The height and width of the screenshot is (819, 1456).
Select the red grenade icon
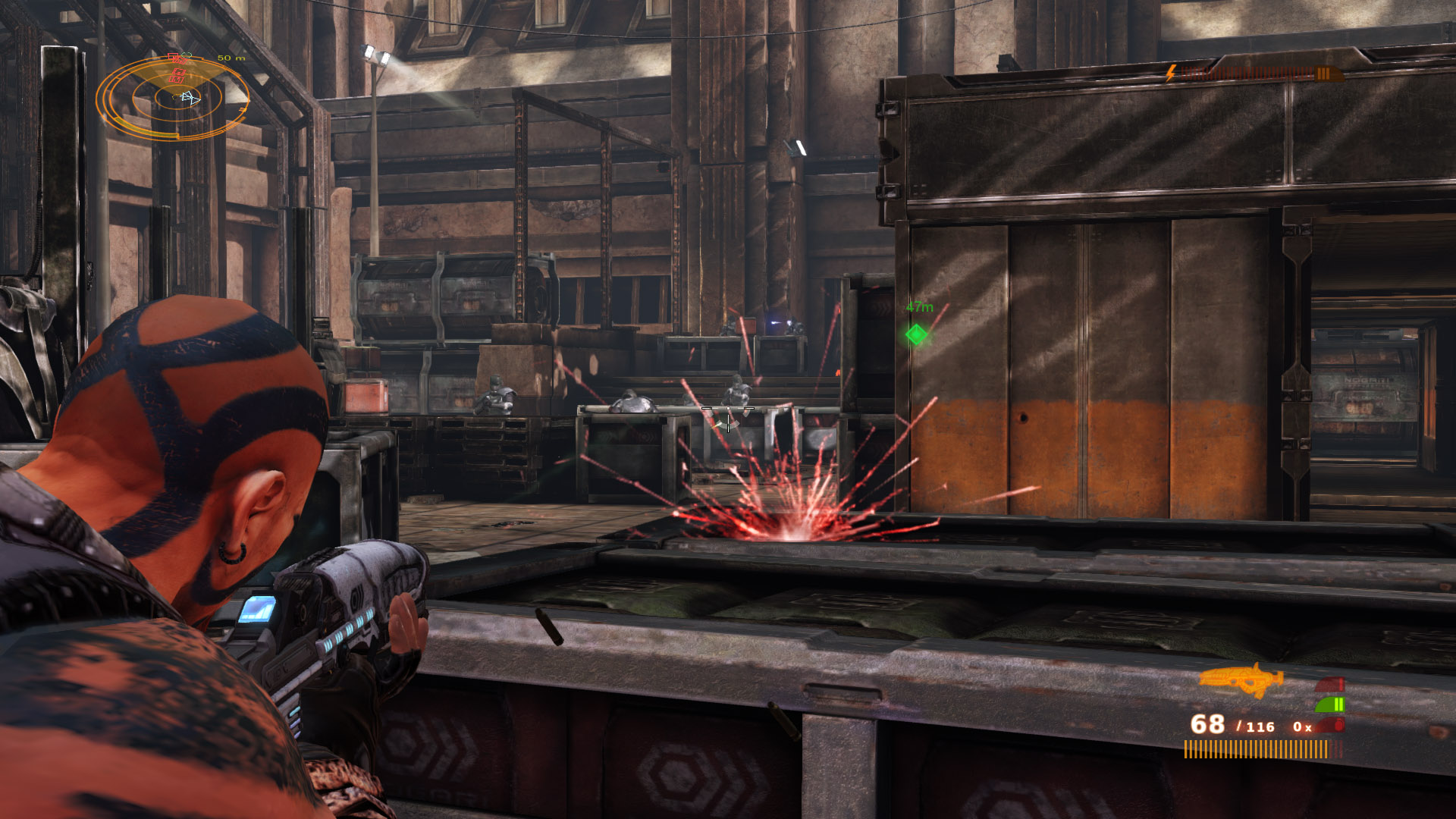click(1338, 725)
